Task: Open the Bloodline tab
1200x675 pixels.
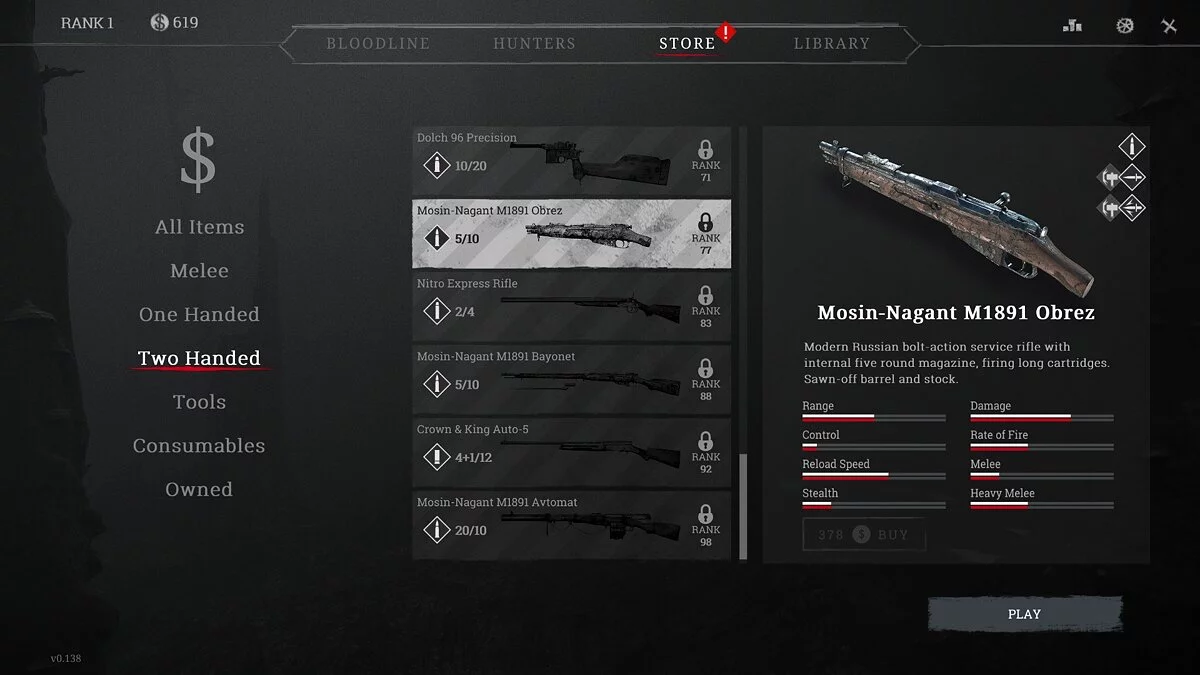Action: pos(378,44)
